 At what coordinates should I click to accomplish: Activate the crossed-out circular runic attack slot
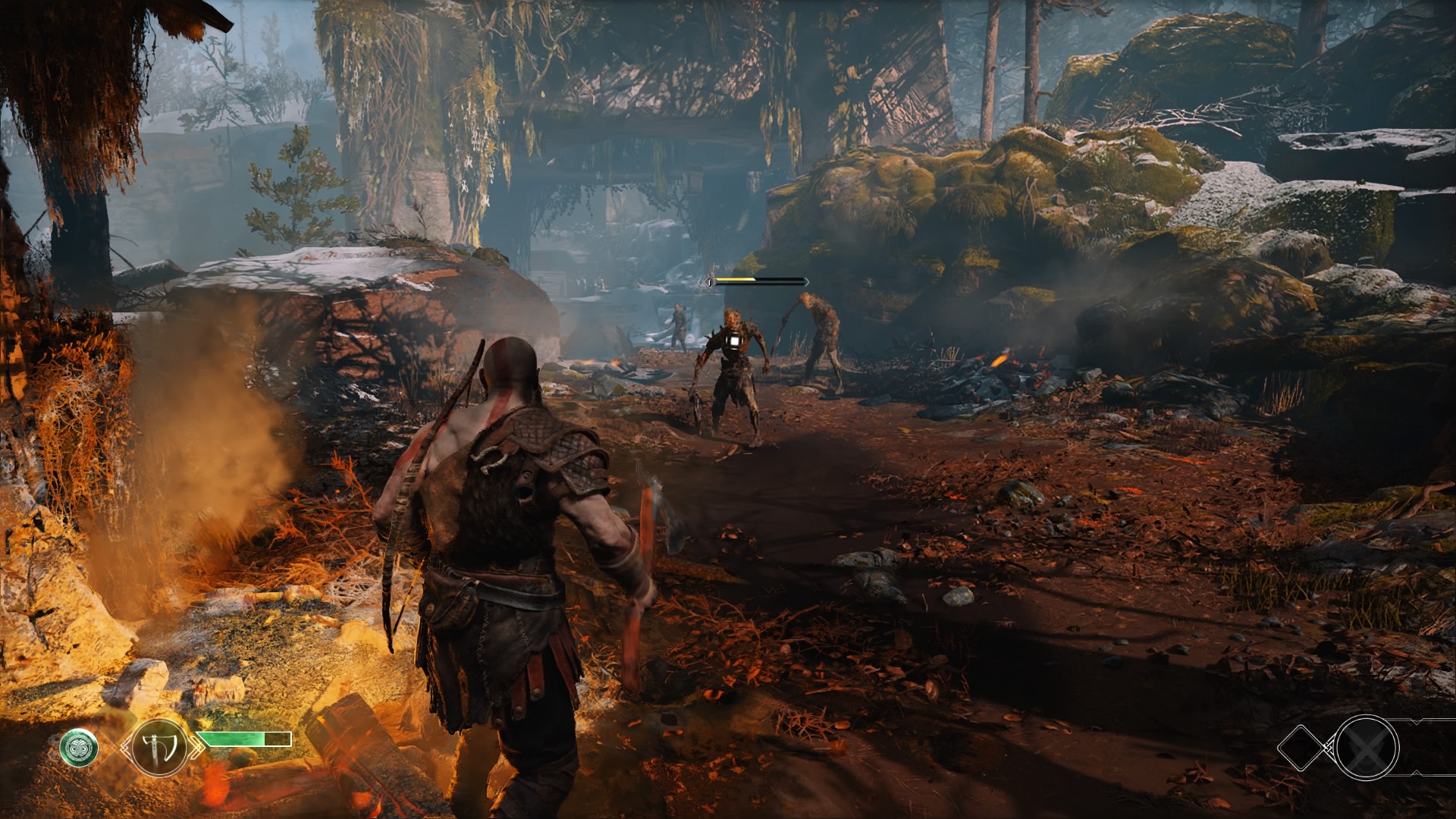(x=1367, y=748)
